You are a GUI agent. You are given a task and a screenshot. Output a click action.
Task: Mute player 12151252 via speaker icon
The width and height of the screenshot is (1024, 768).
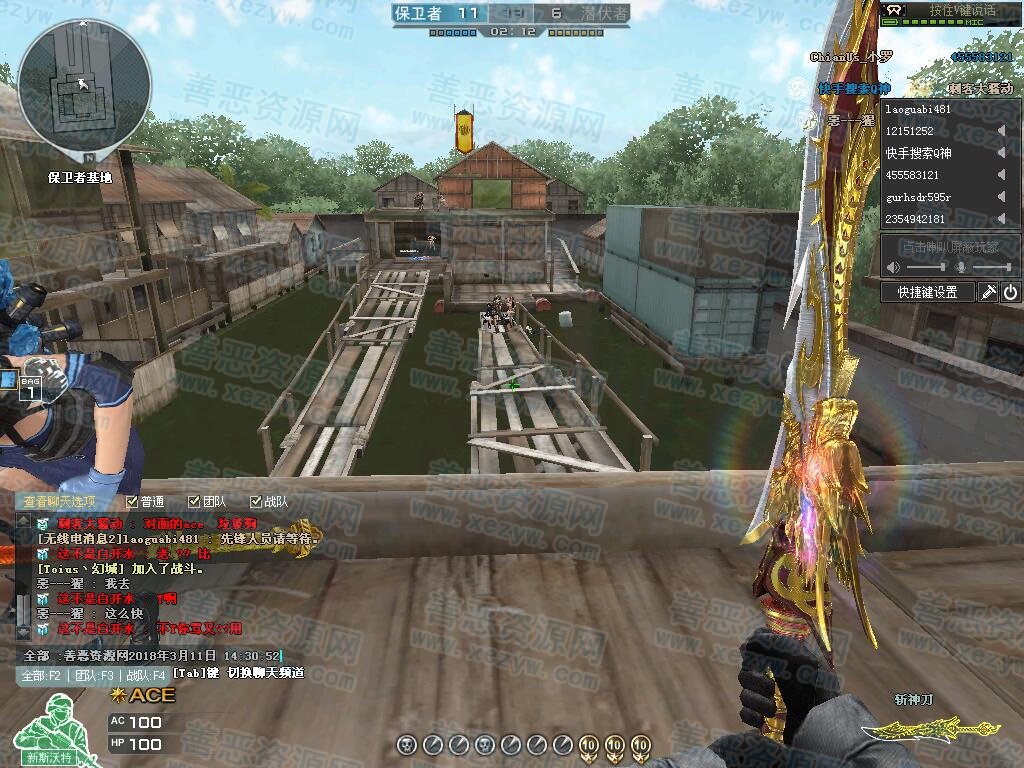coord(1001,131)
